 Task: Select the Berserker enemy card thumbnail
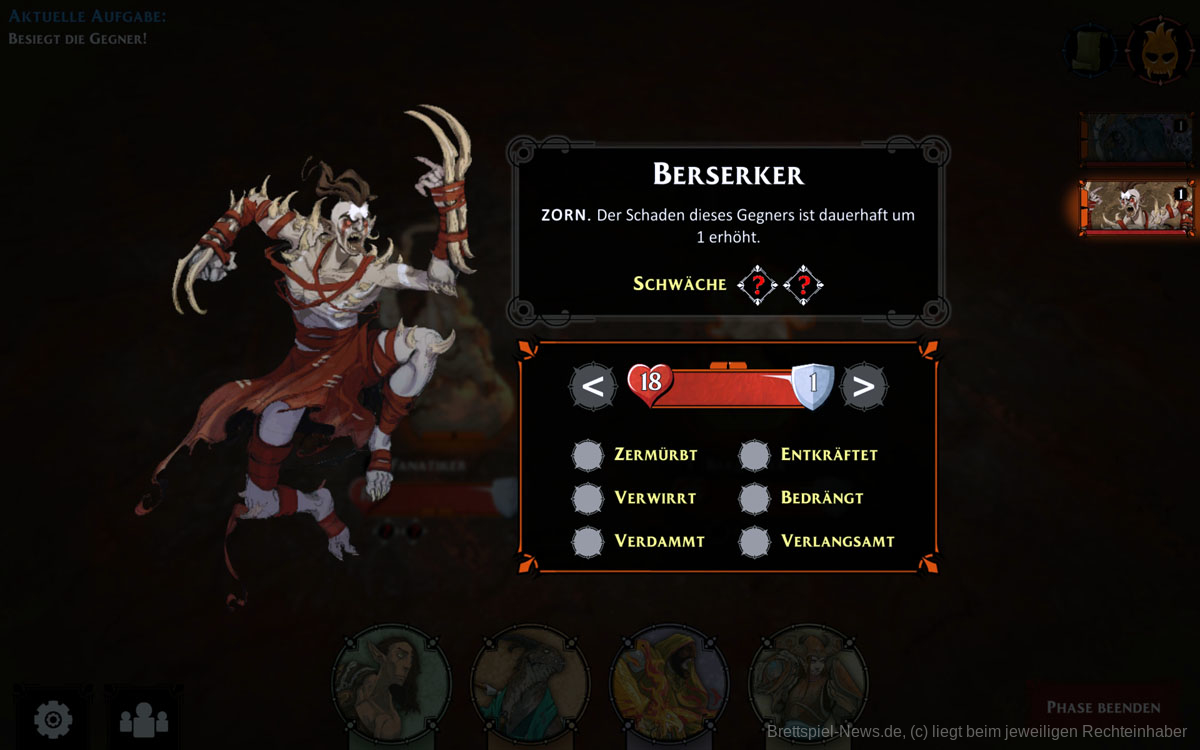[x=1137, y=208]
